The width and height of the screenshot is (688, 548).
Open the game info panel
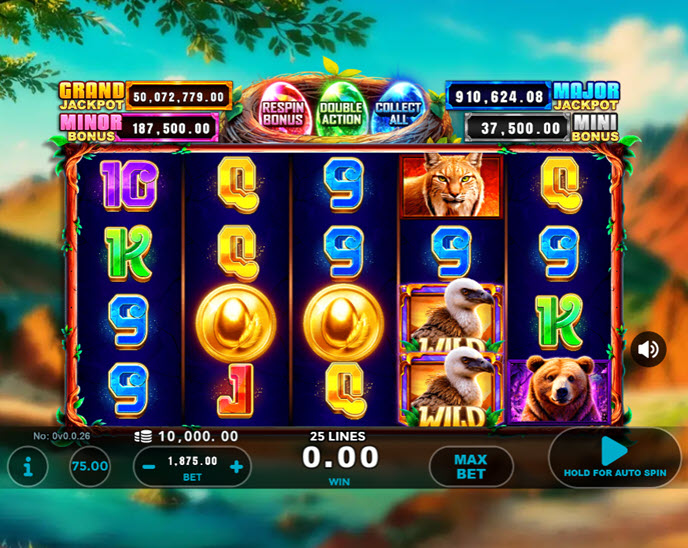click(27, 466)
